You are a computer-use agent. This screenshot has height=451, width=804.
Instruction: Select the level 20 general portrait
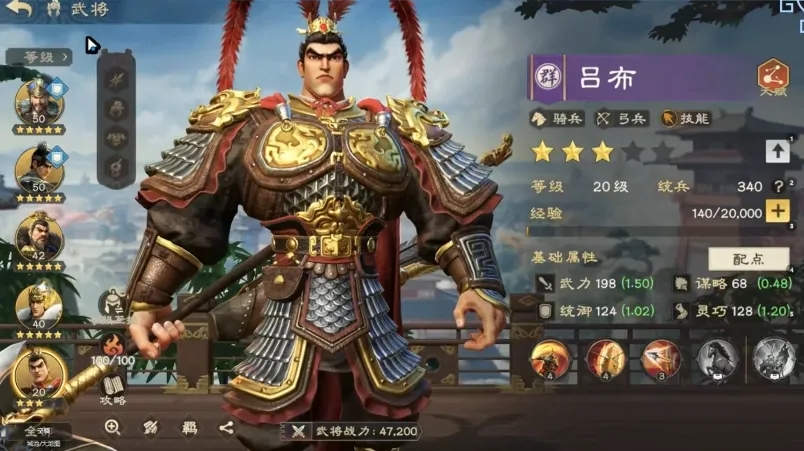coord(39,373)
